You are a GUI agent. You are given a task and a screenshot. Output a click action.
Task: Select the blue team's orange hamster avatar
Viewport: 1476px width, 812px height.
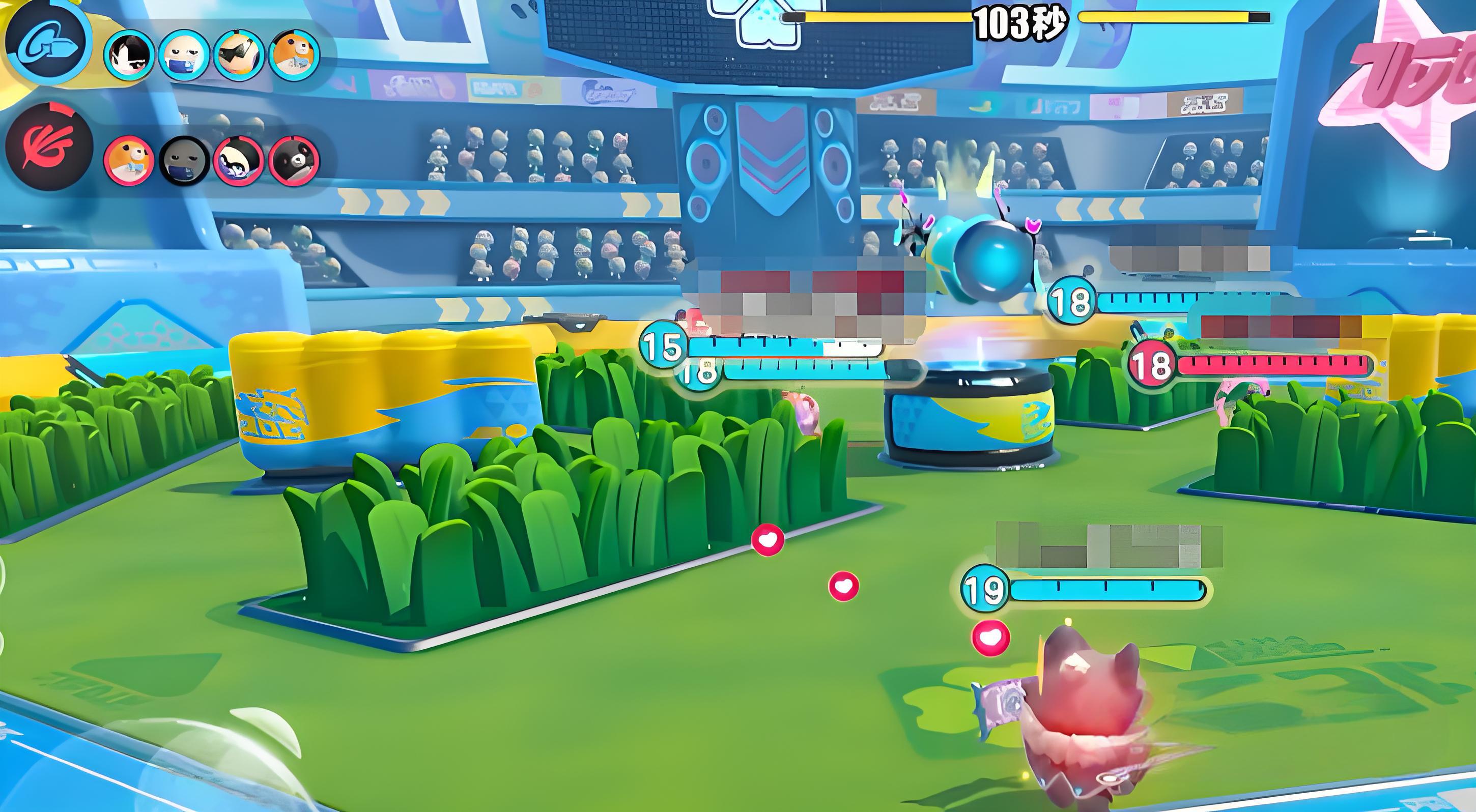(x=294, y=55)
